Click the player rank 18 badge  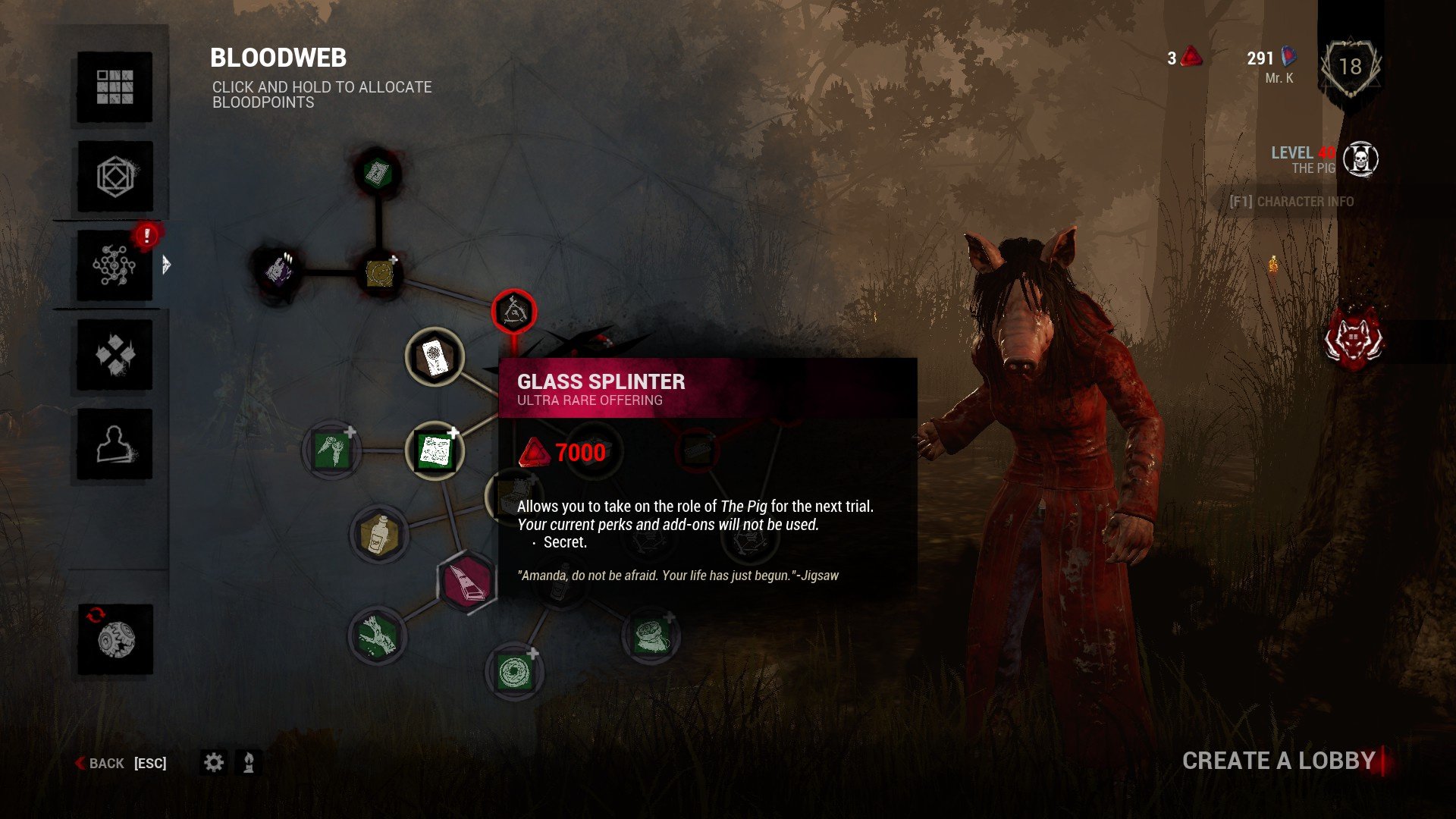click(1350, 67)
